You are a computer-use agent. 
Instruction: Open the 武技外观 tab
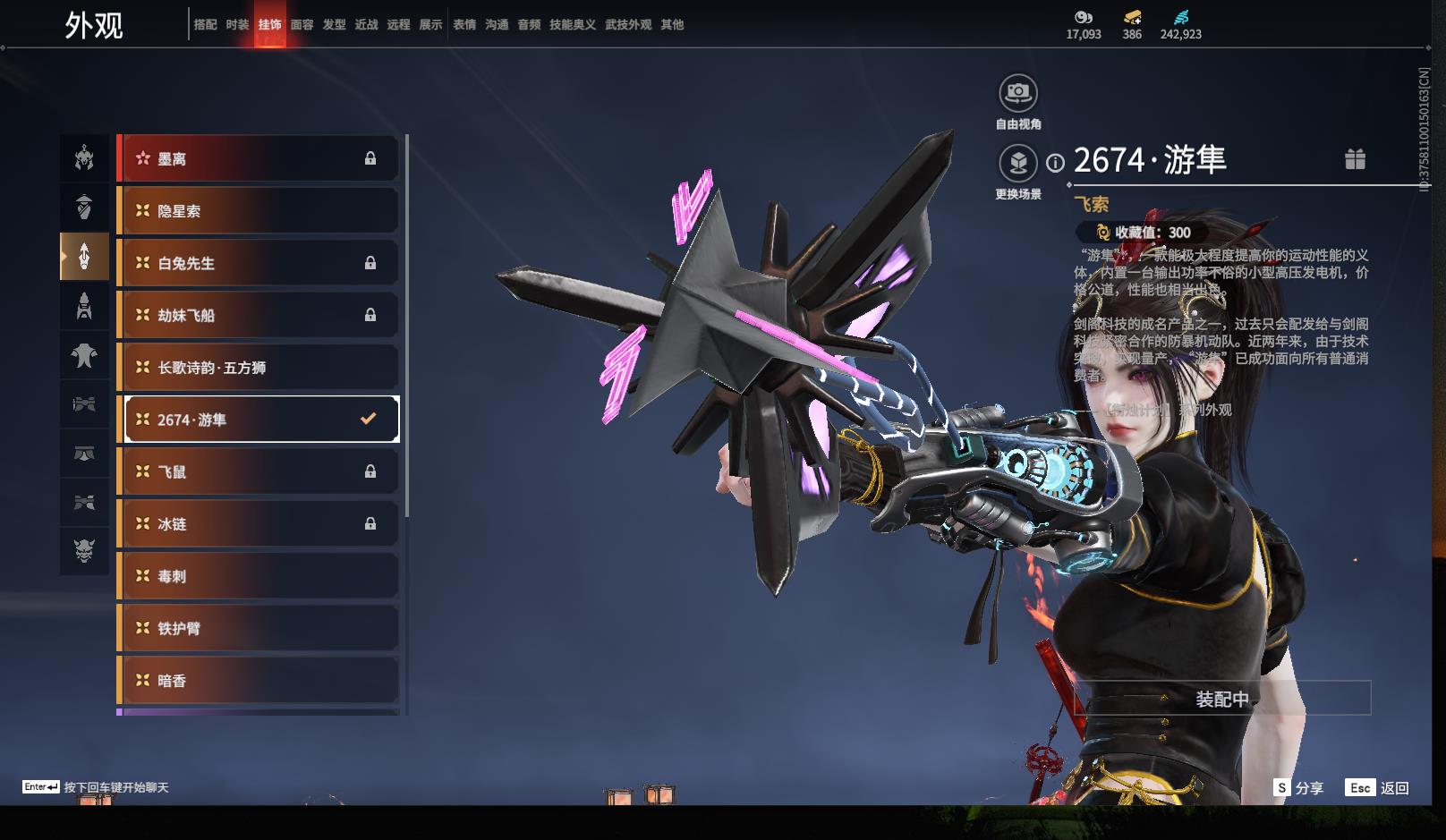coord(627,25)
